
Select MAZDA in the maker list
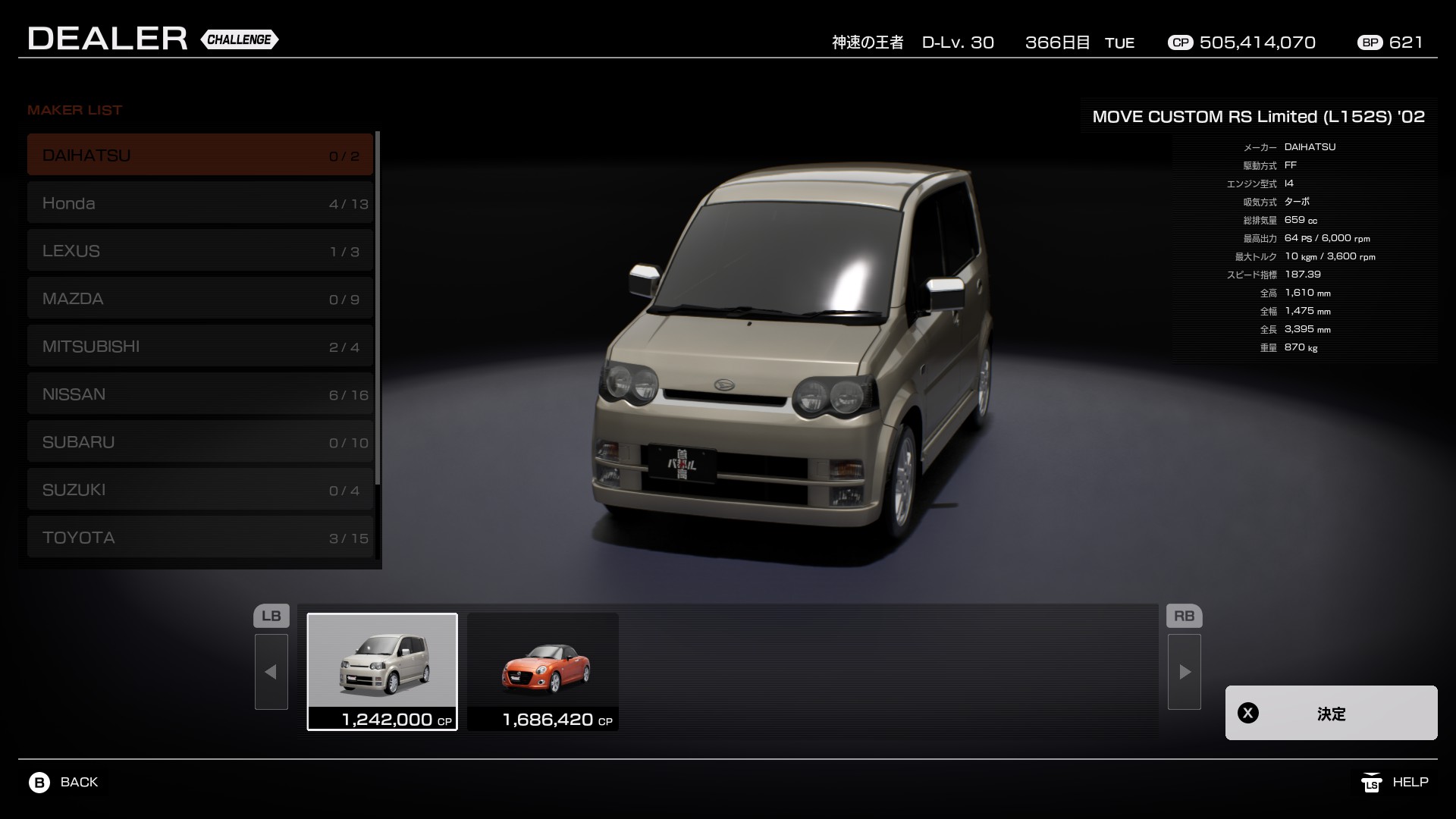tap(200, 299)
